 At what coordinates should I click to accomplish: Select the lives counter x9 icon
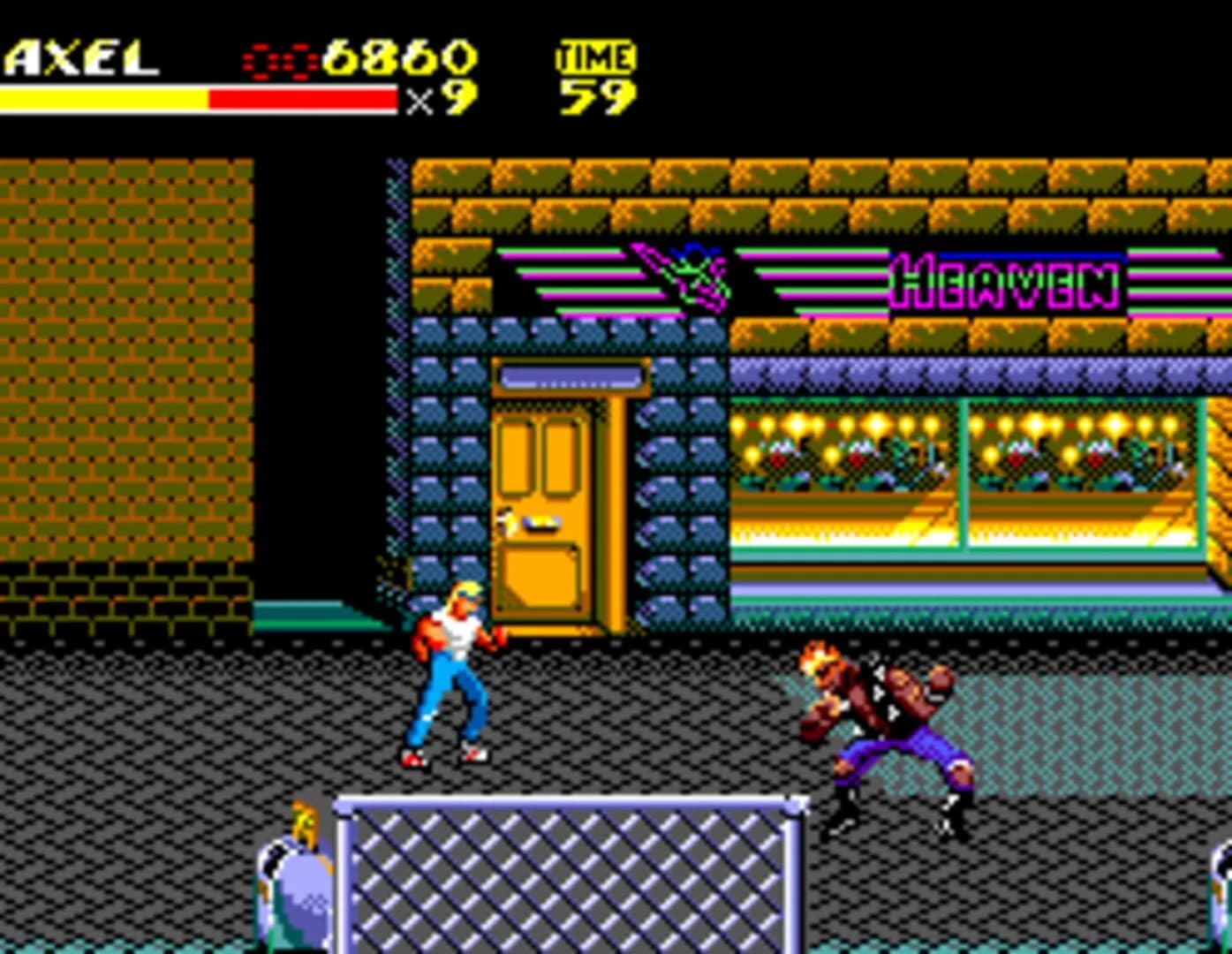tap(446, 97)
